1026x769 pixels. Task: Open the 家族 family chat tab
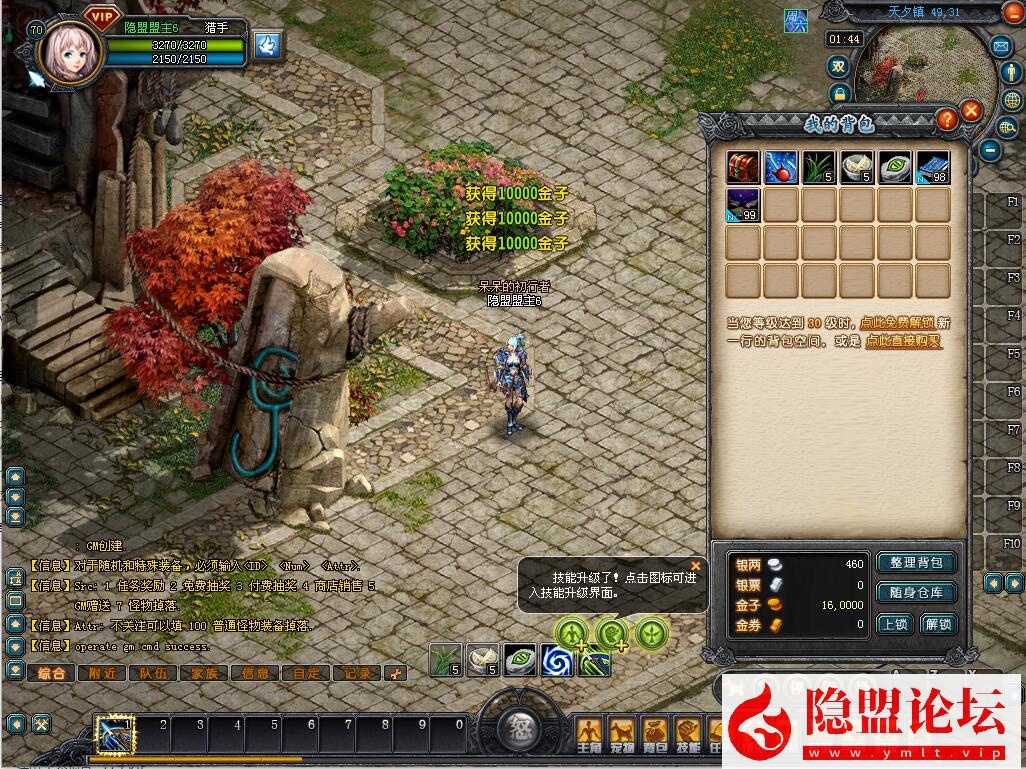coord(204,673)
